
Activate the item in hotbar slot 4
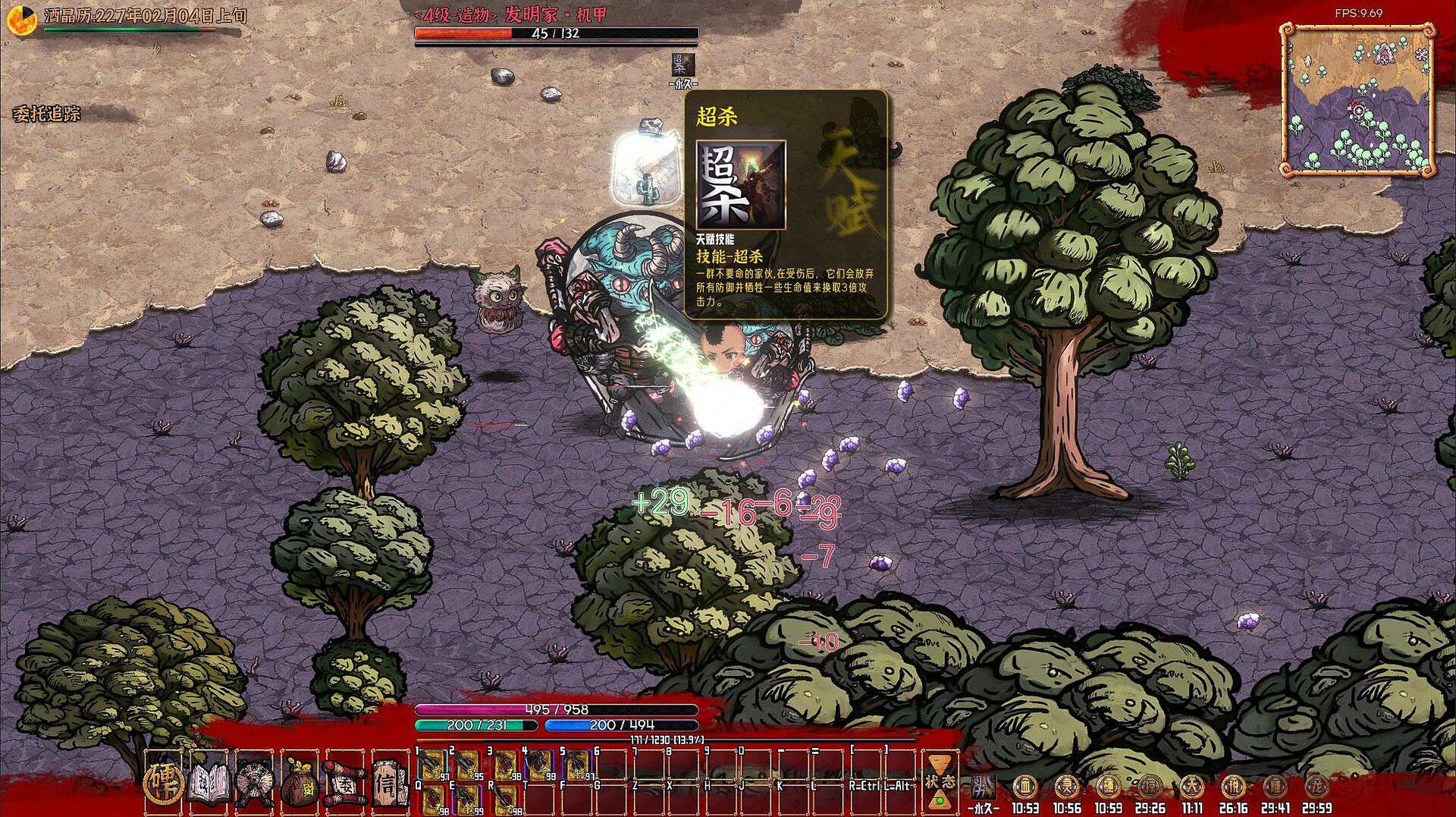click(541, 764)
